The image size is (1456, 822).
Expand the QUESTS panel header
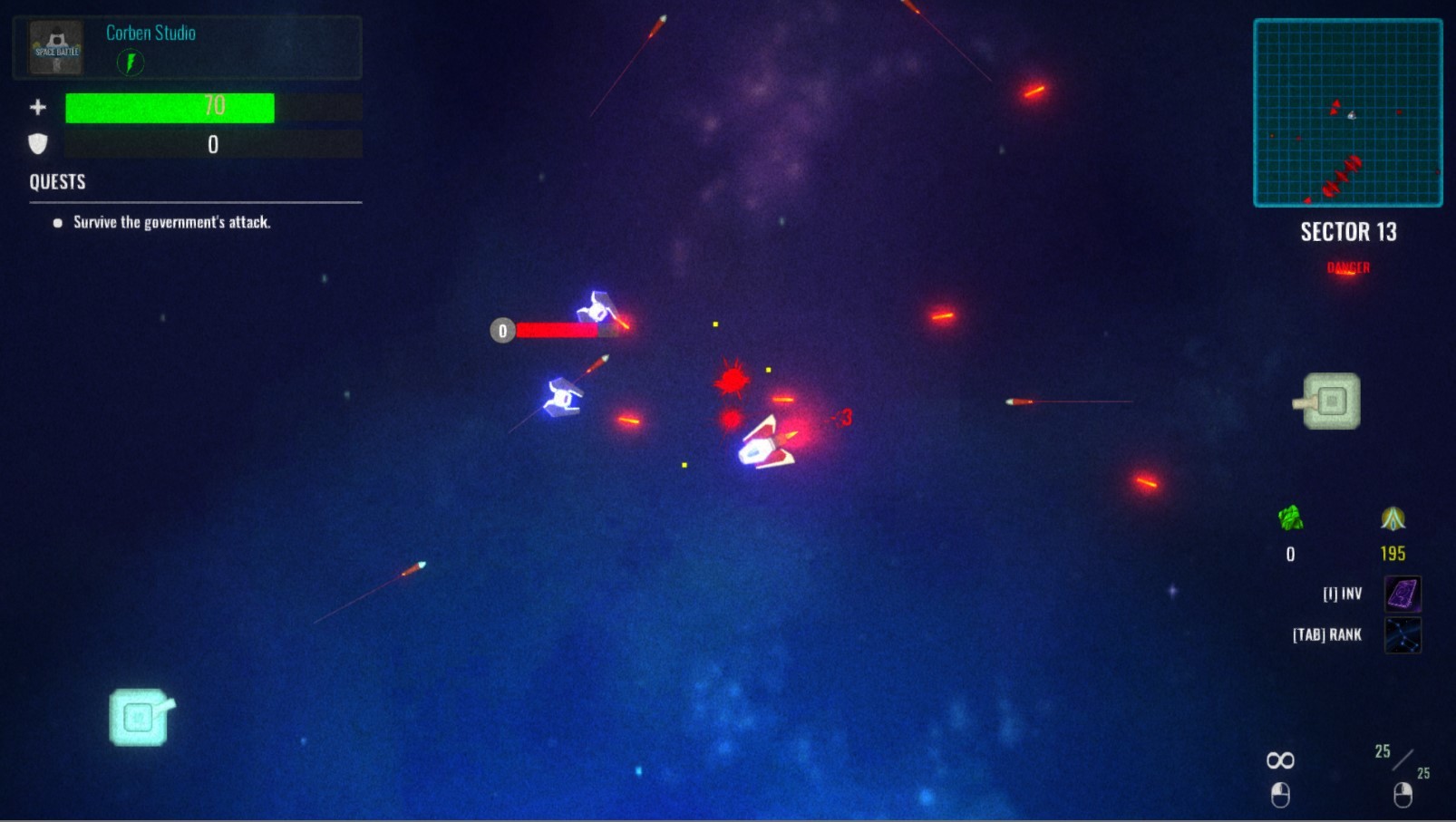(x=57, y=181)
